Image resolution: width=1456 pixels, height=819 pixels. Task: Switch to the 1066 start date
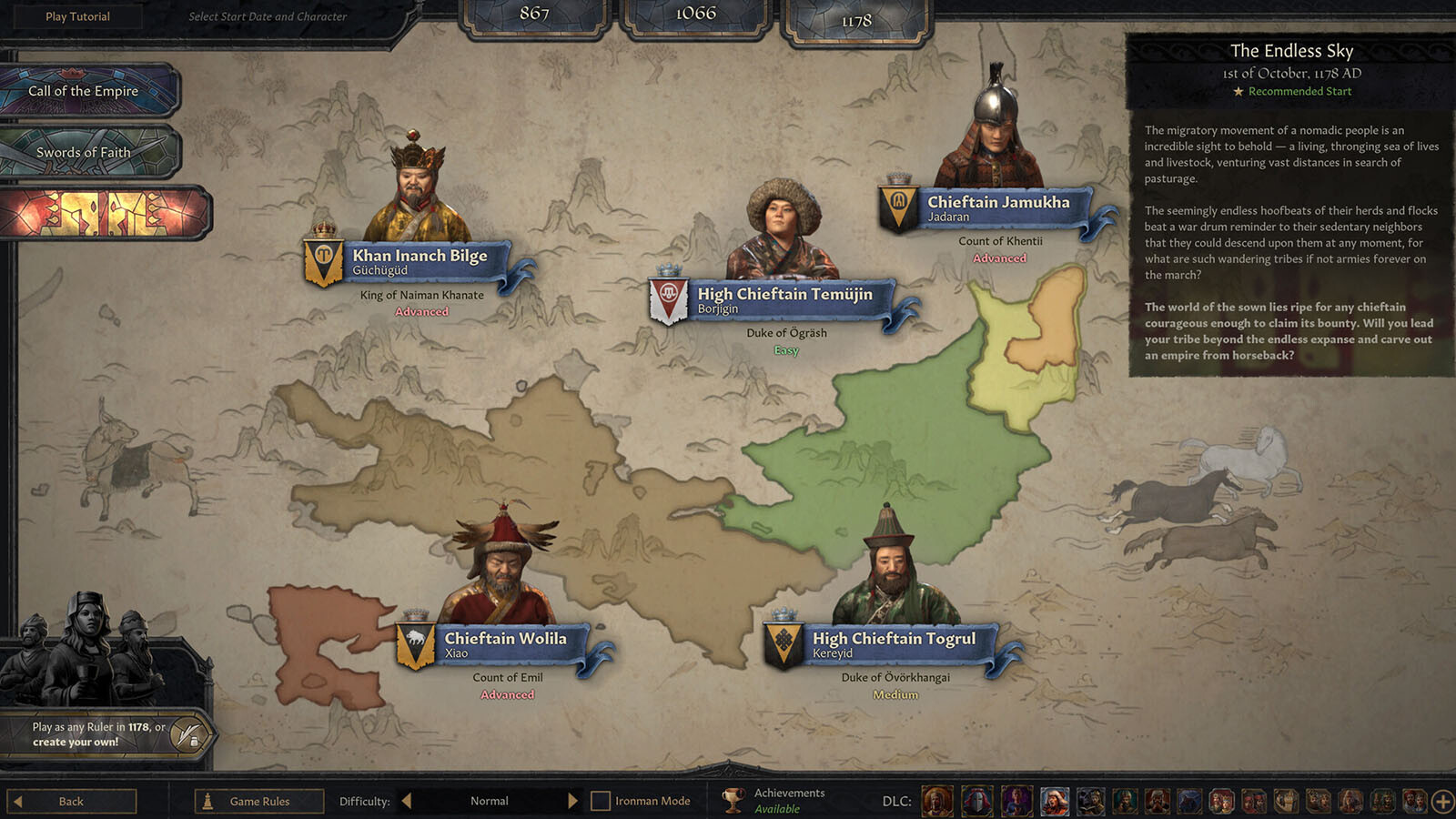[695, 15]
